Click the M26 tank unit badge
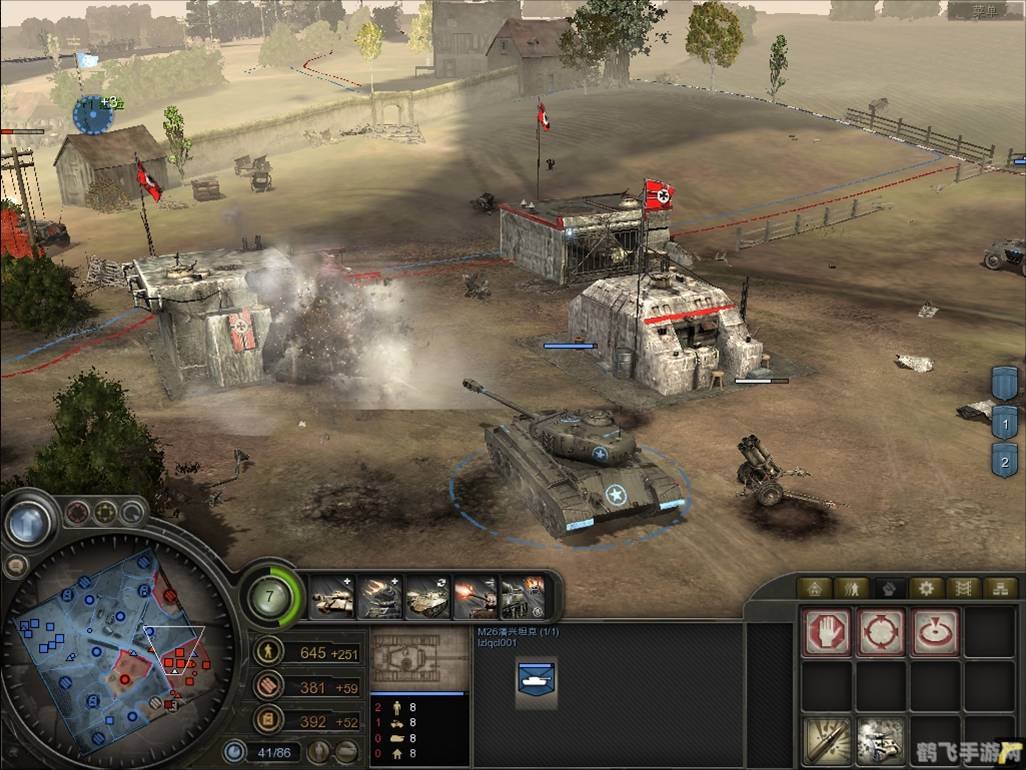This screenshot has height=770, width=1026. 536,679
